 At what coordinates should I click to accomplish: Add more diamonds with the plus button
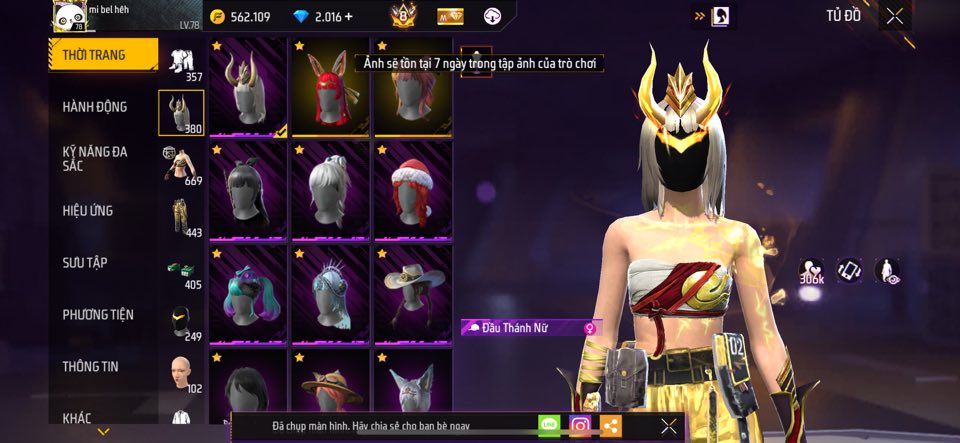[348, 17]
